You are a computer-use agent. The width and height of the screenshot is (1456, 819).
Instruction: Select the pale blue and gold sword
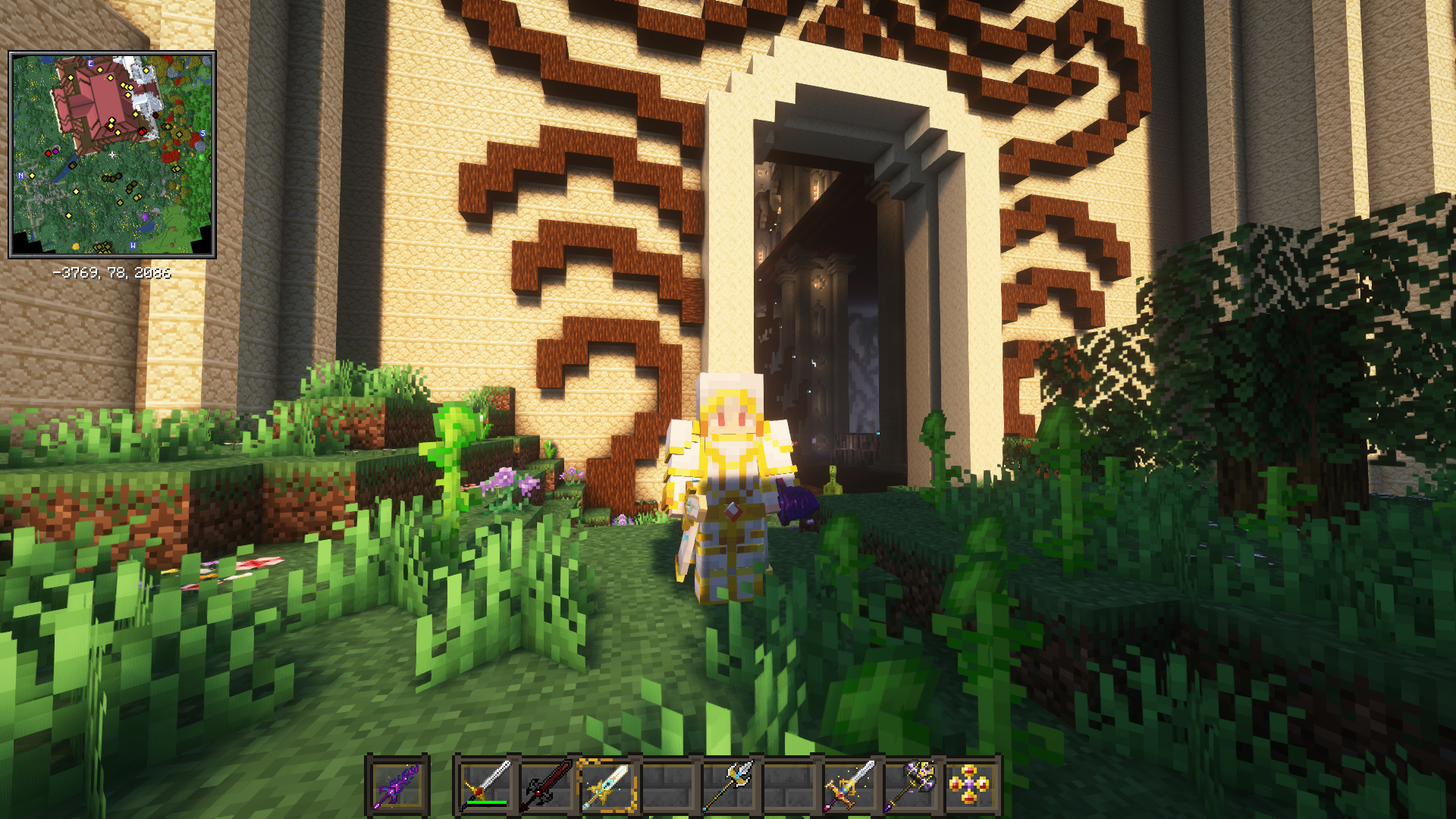[607, 786]
